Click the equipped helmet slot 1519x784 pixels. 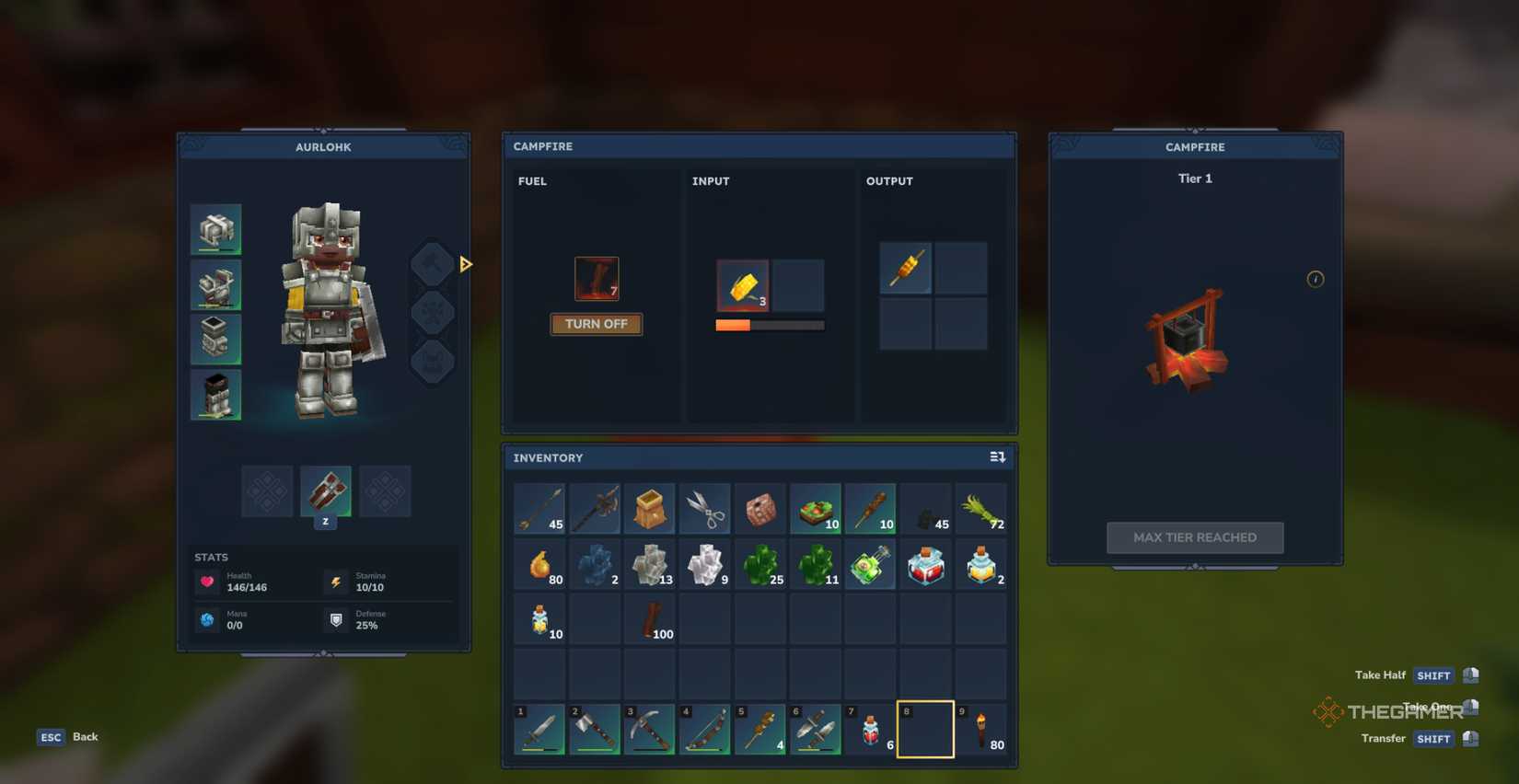215,228
